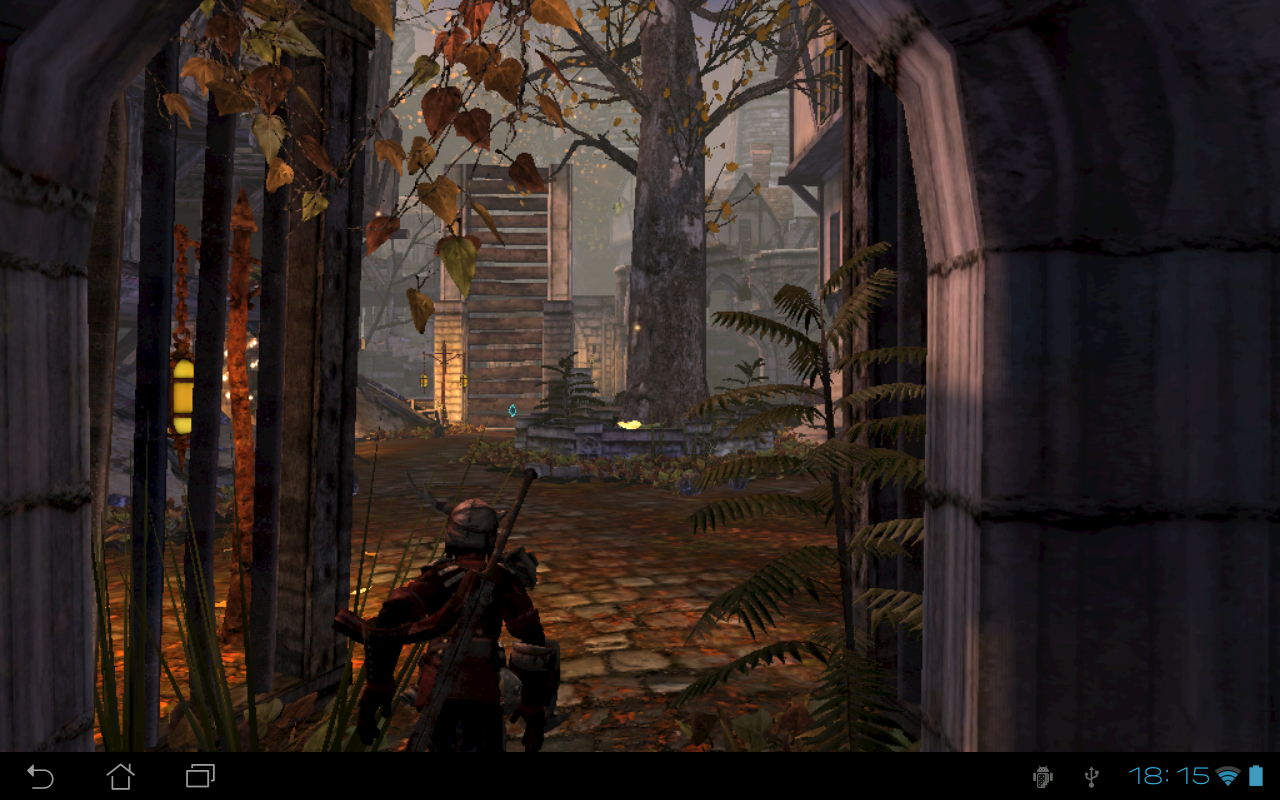Screen dimensions: 1280x800
Task: Go to the Android home screen
Action: tap(120, 776)
